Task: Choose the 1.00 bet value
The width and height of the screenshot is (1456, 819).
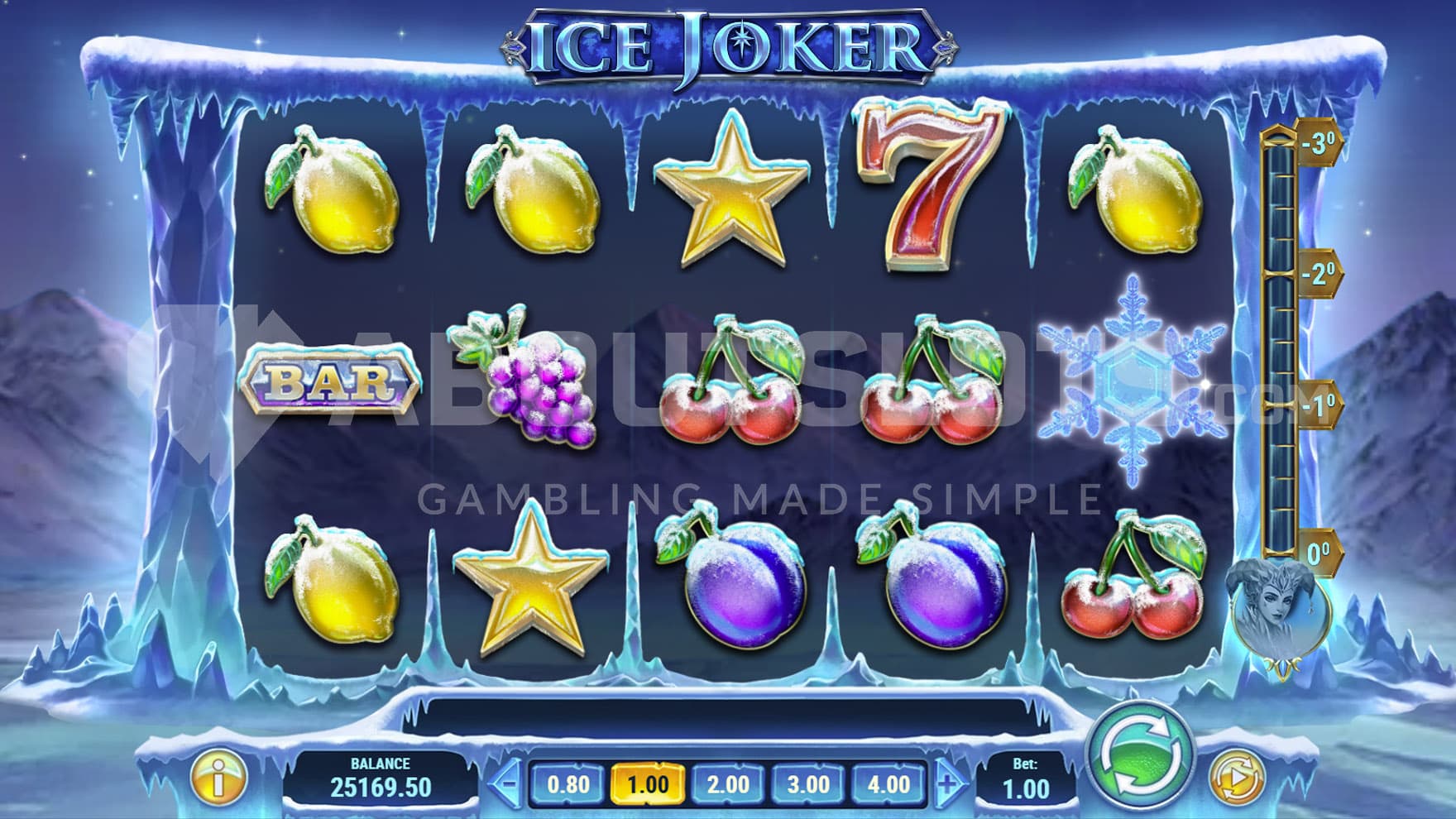Action: point(647,783)
